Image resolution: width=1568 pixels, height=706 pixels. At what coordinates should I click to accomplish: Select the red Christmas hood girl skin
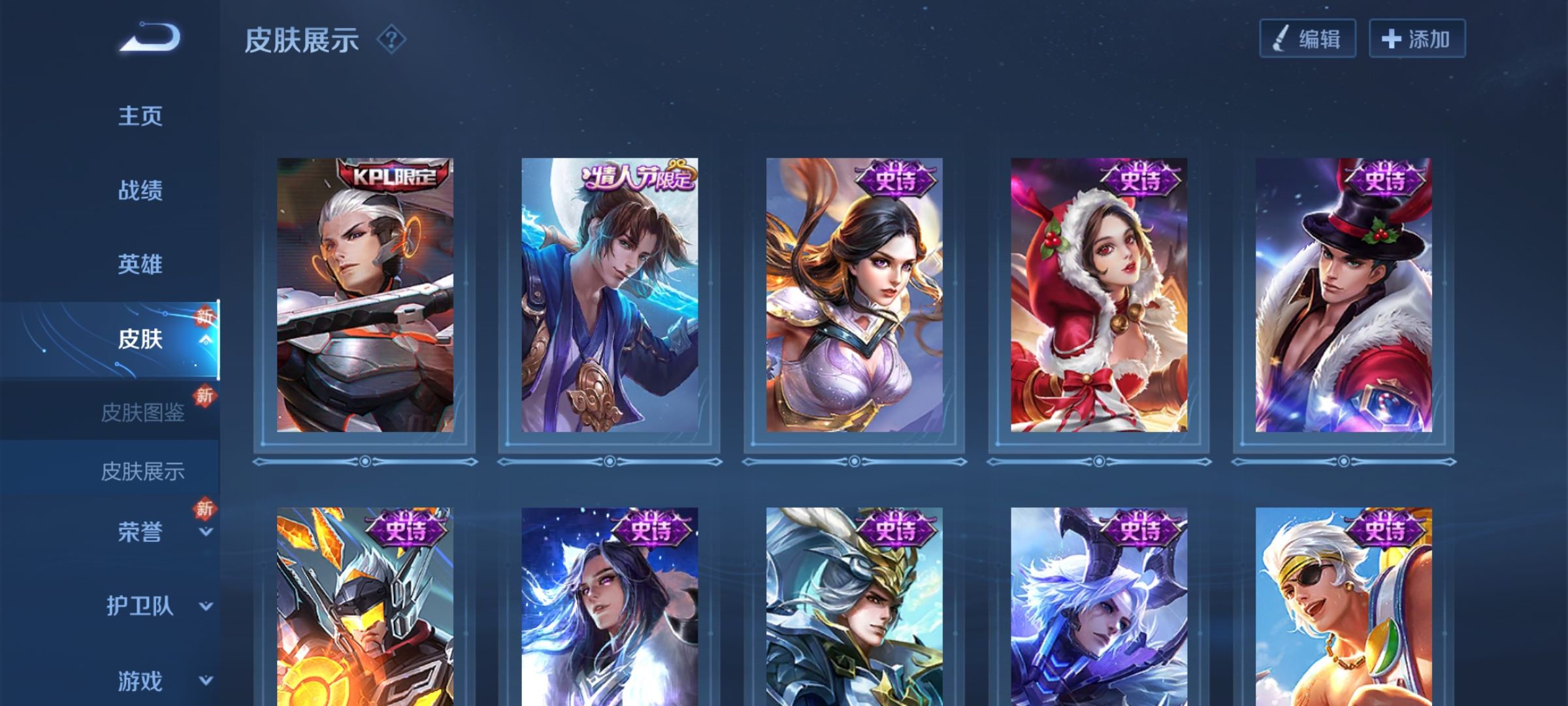point(1098,295)
